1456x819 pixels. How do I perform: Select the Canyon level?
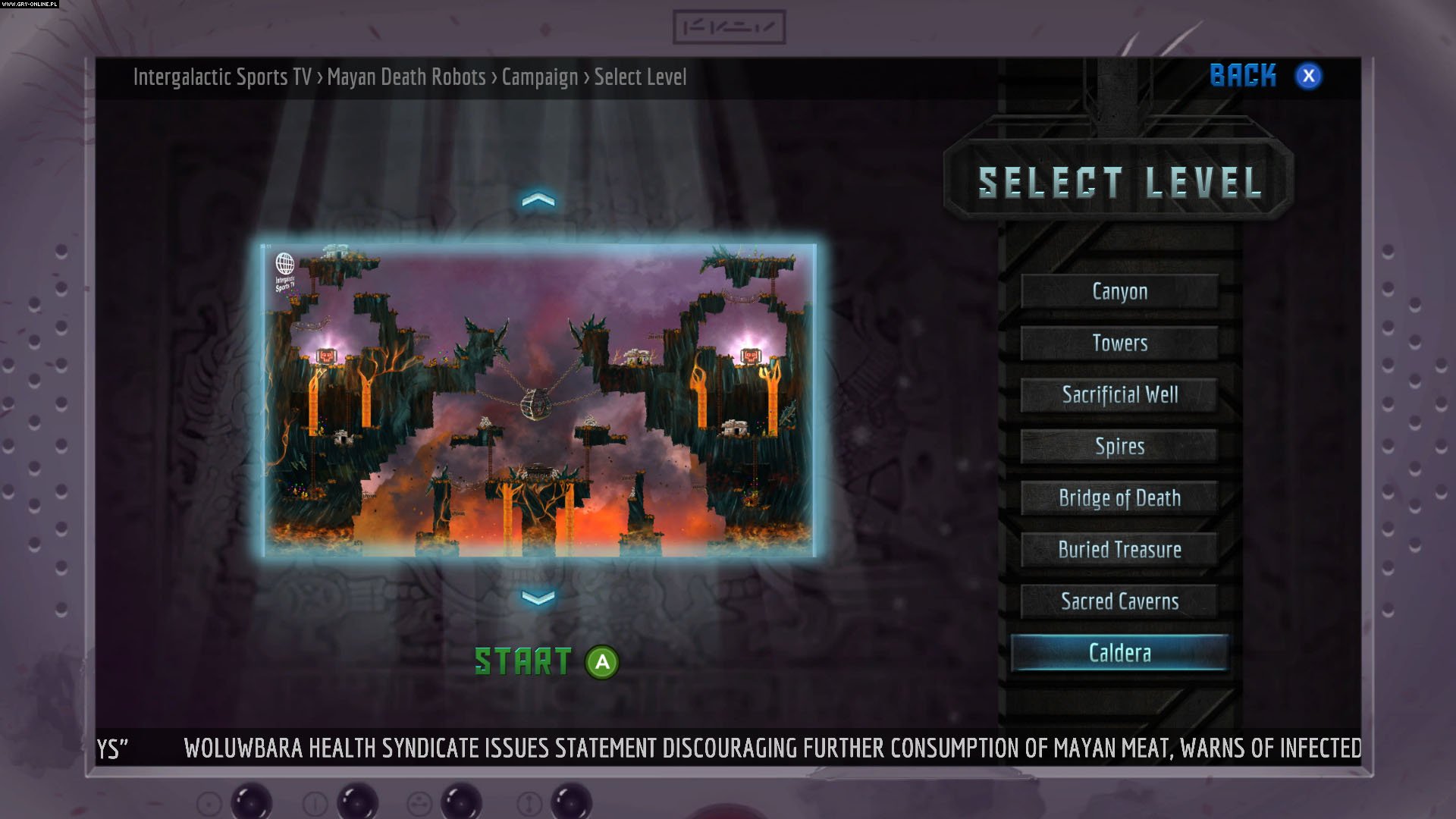[x=1119, y=291]
